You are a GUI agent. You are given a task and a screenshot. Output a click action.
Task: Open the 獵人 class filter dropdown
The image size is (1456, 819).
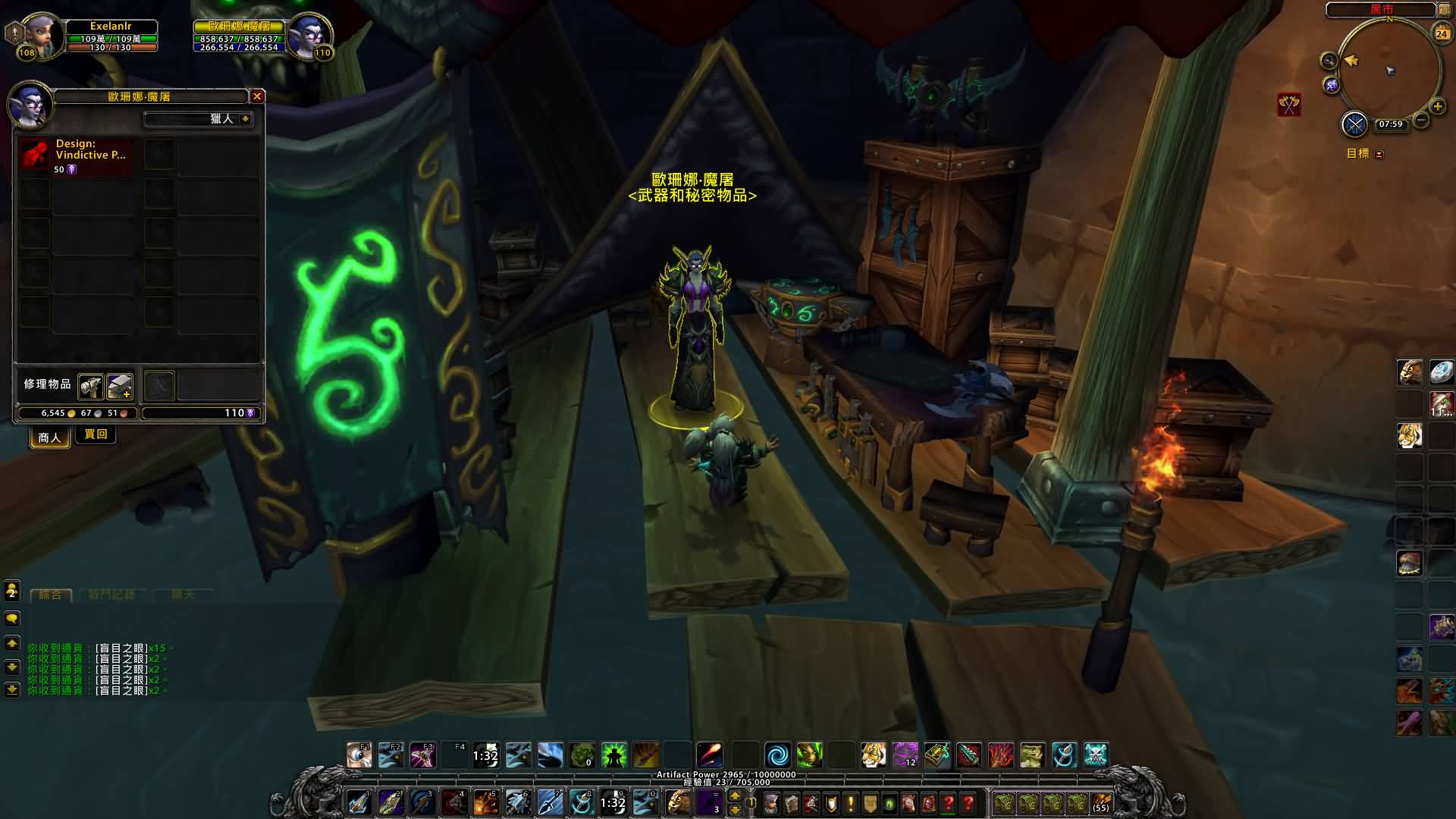(x=245, y=119)
